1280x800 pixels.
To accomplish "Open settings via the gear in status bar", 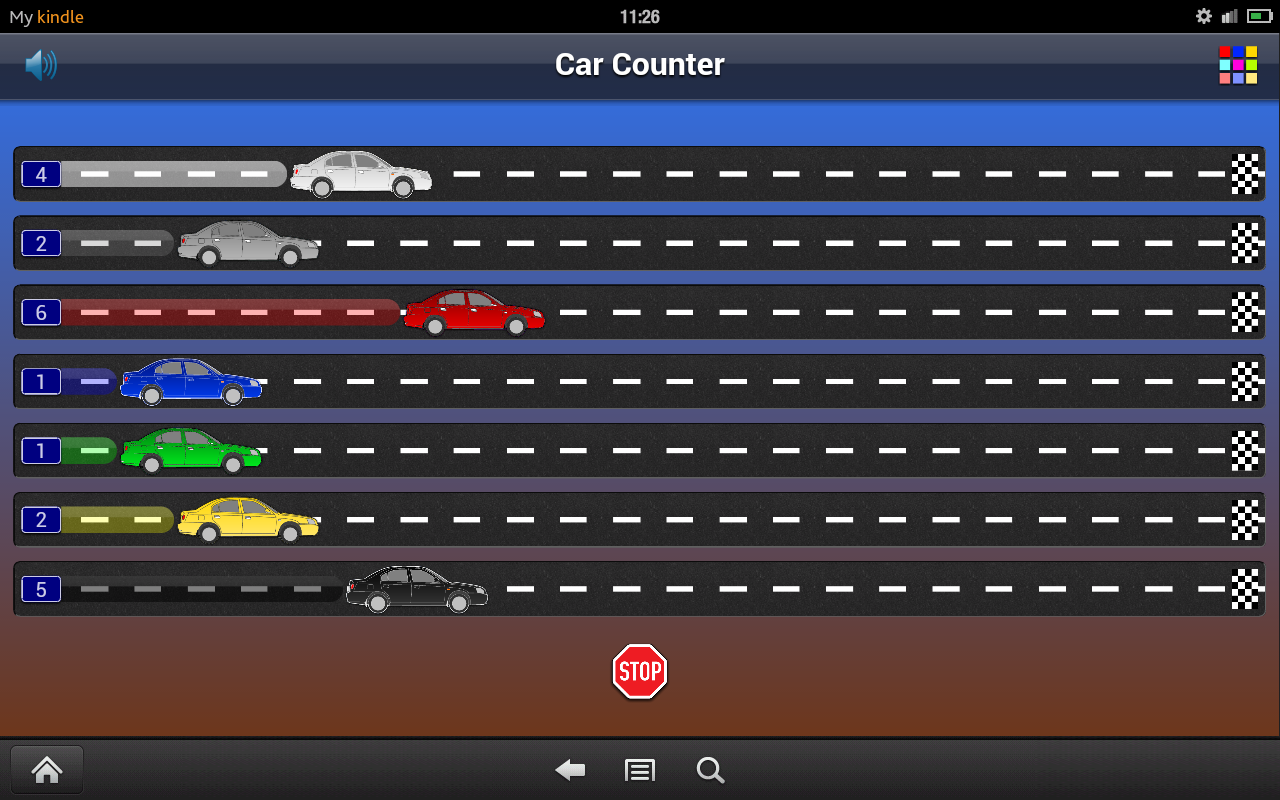I will [1204, 16].
